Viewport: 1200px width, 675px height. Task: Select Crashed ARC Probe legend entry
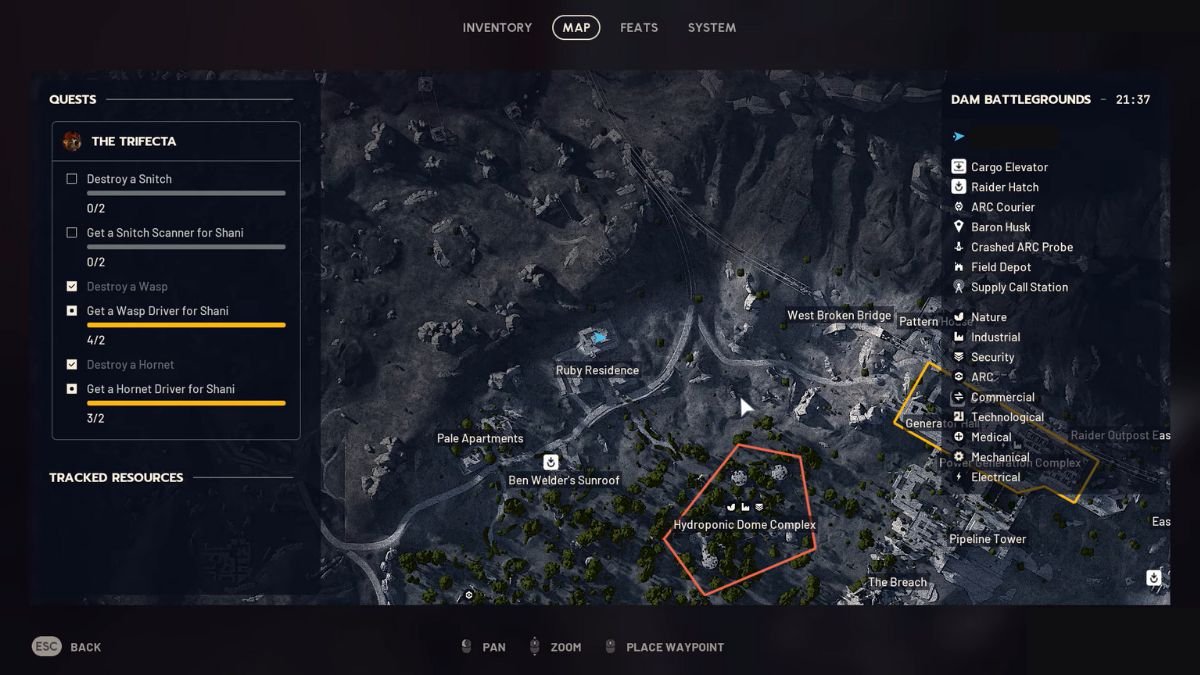pyautogui.click(x=1021, y=247)
